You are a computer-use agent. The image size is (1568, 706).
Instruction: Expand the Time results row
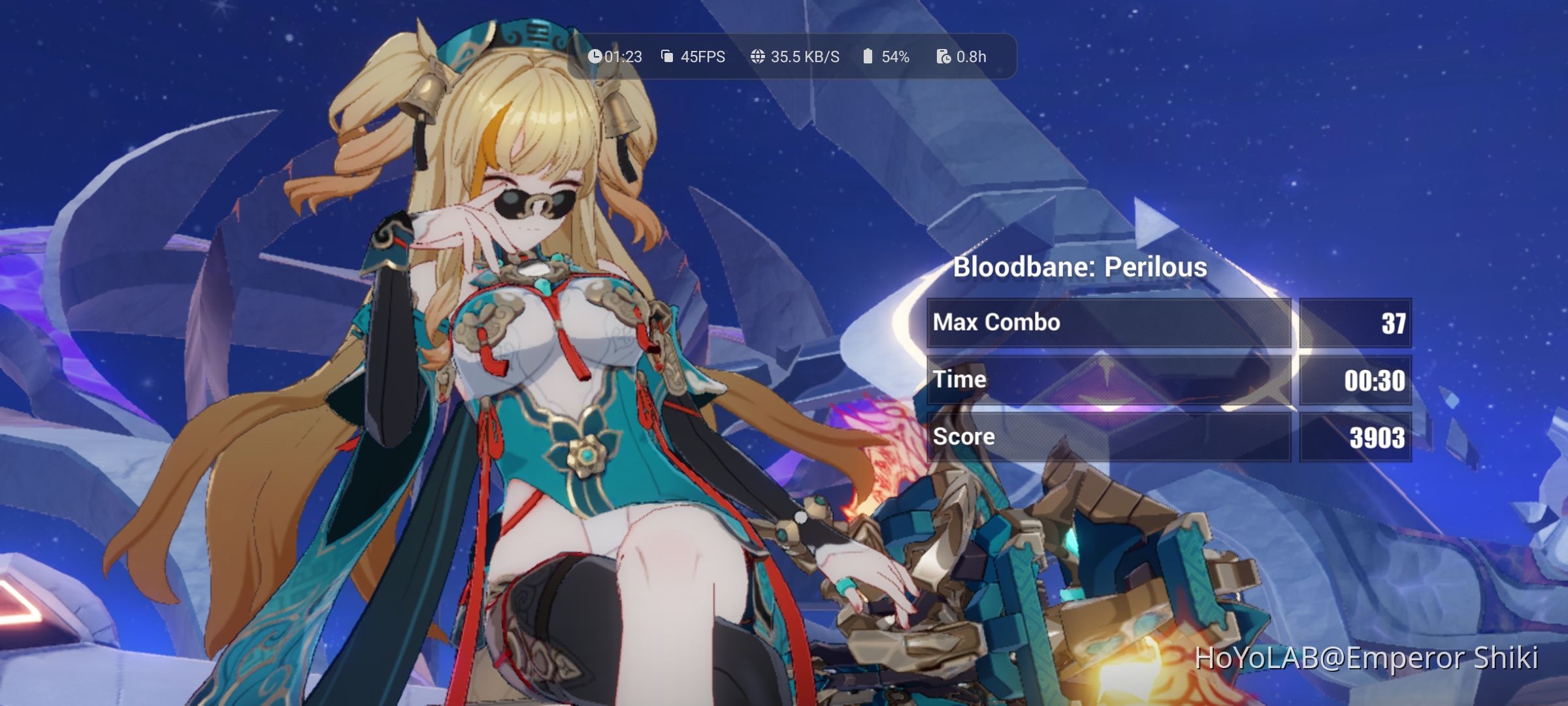pos(1167,379)
